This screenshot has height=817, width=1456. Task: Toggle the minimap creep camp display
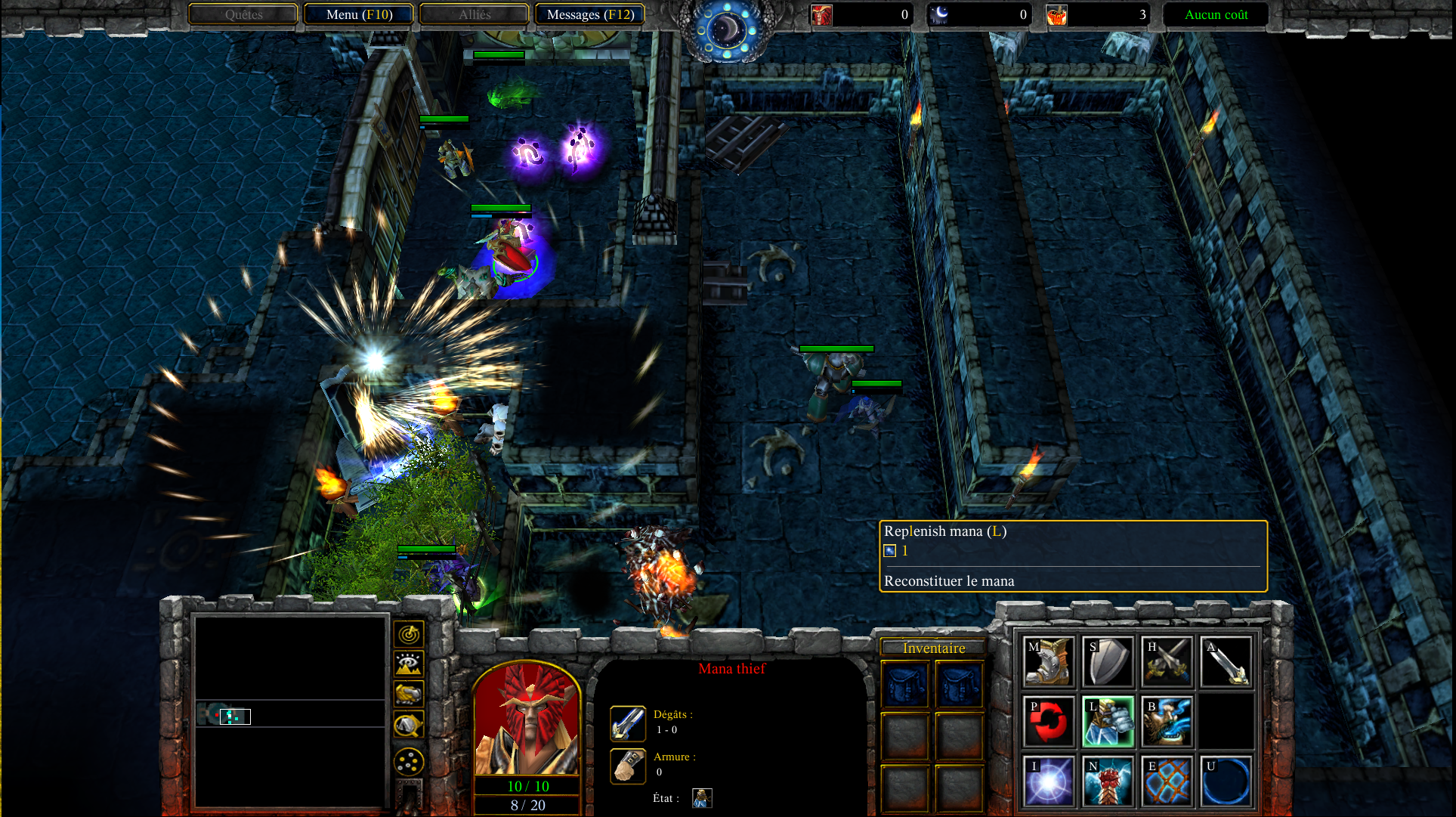click(x=409, y=725)
